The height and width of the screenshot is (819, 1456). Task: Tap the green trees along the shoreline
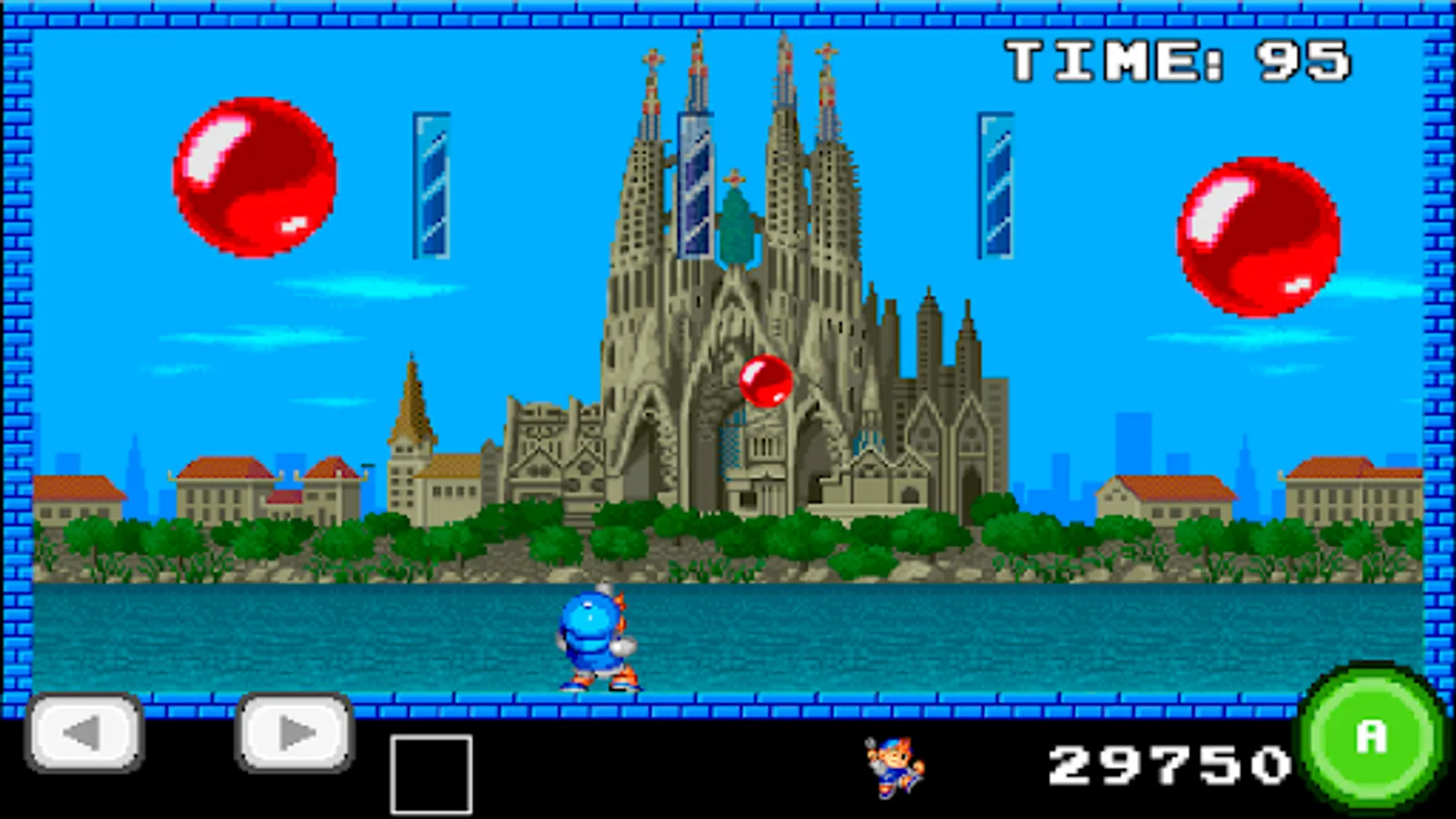tap(273, 537)
